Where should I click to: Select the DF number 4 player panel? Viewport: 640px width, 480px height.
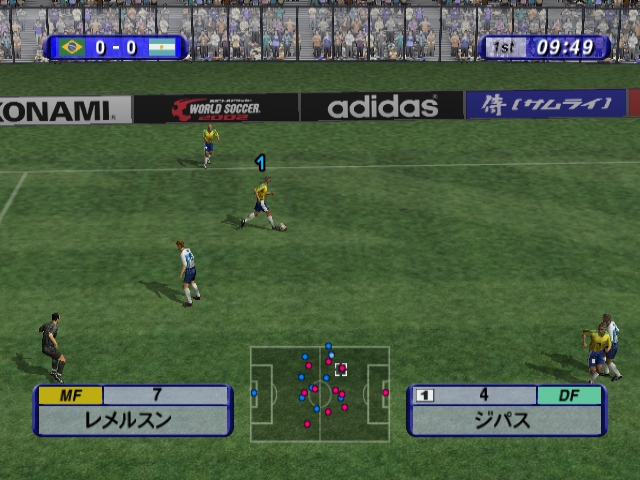pyautogui.click(x=506, y=410)
